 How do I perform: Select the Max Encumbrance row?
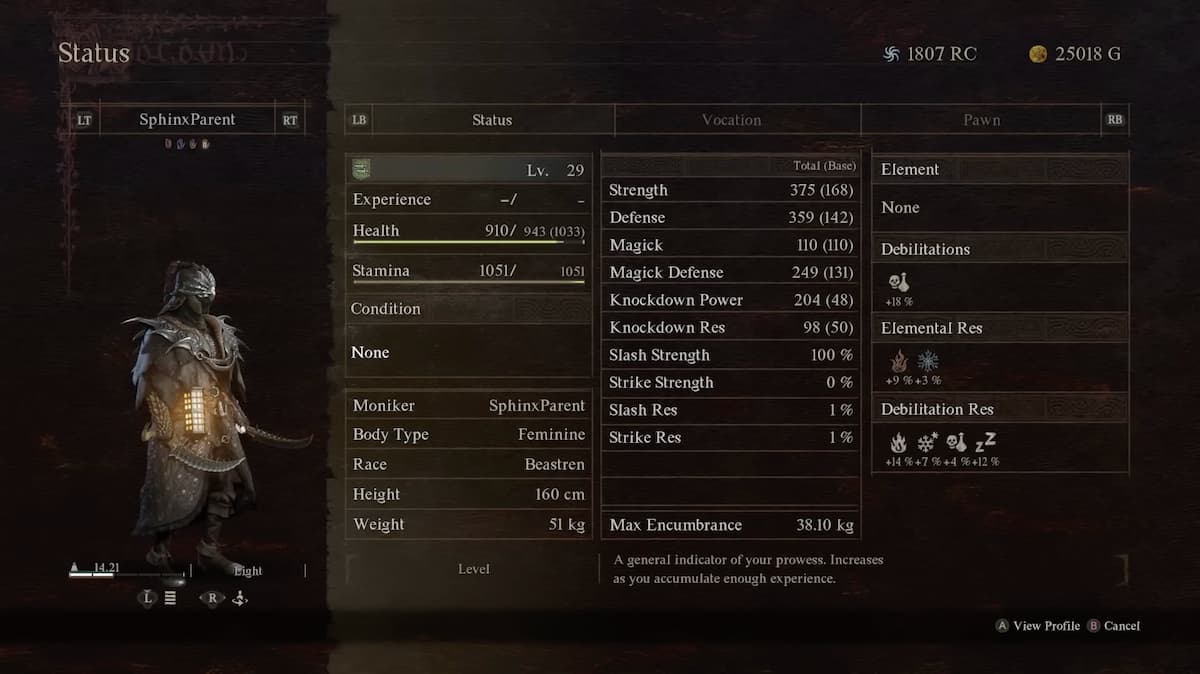coord(730,525)
